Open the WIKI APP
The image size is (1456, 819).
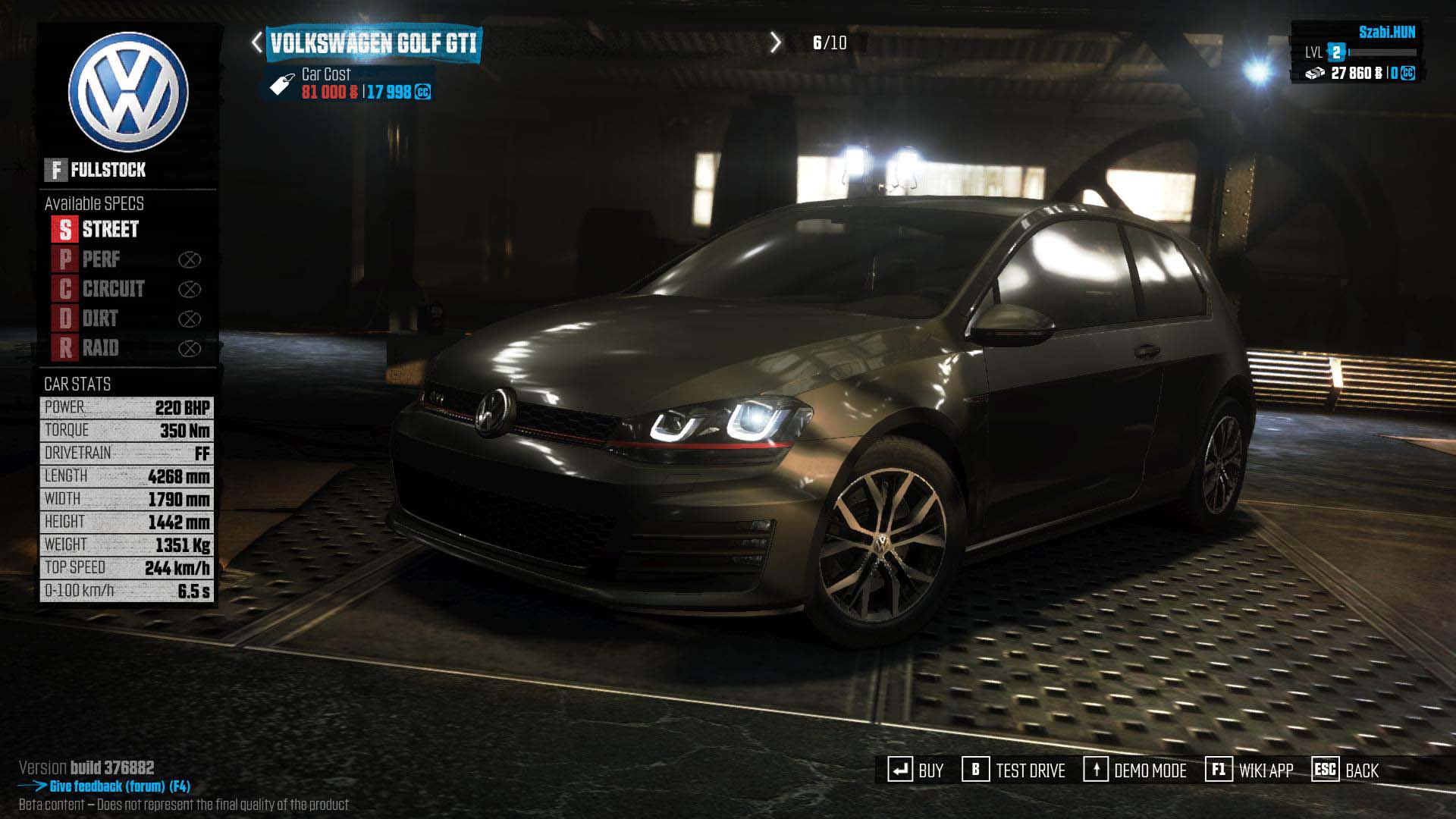(x=1250, y=770)
